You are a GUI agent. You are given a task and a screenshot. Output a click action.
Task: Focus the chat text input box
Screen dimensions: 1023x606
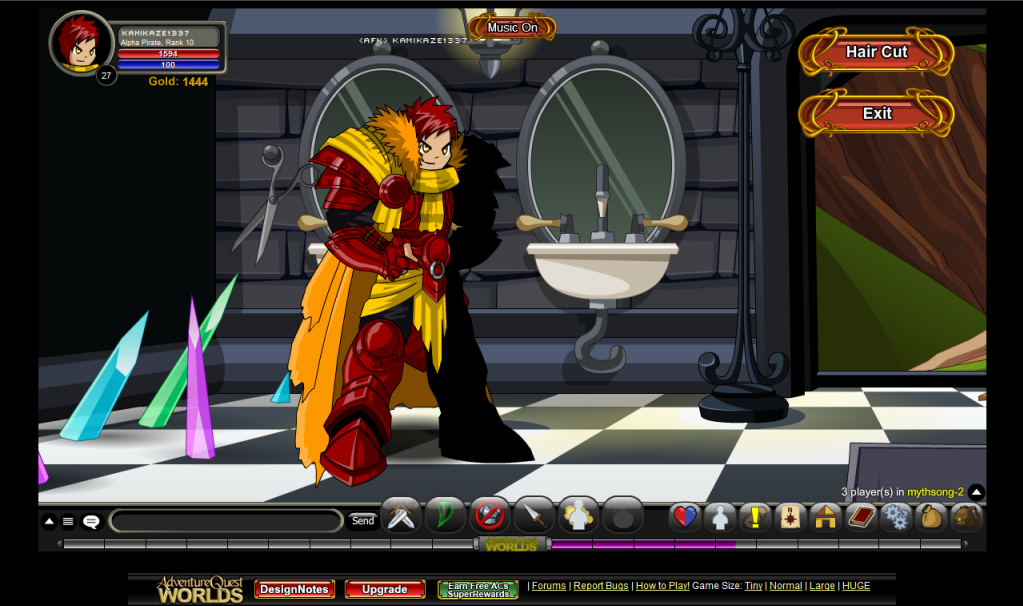pyautogui.click(x=226, y=521)
